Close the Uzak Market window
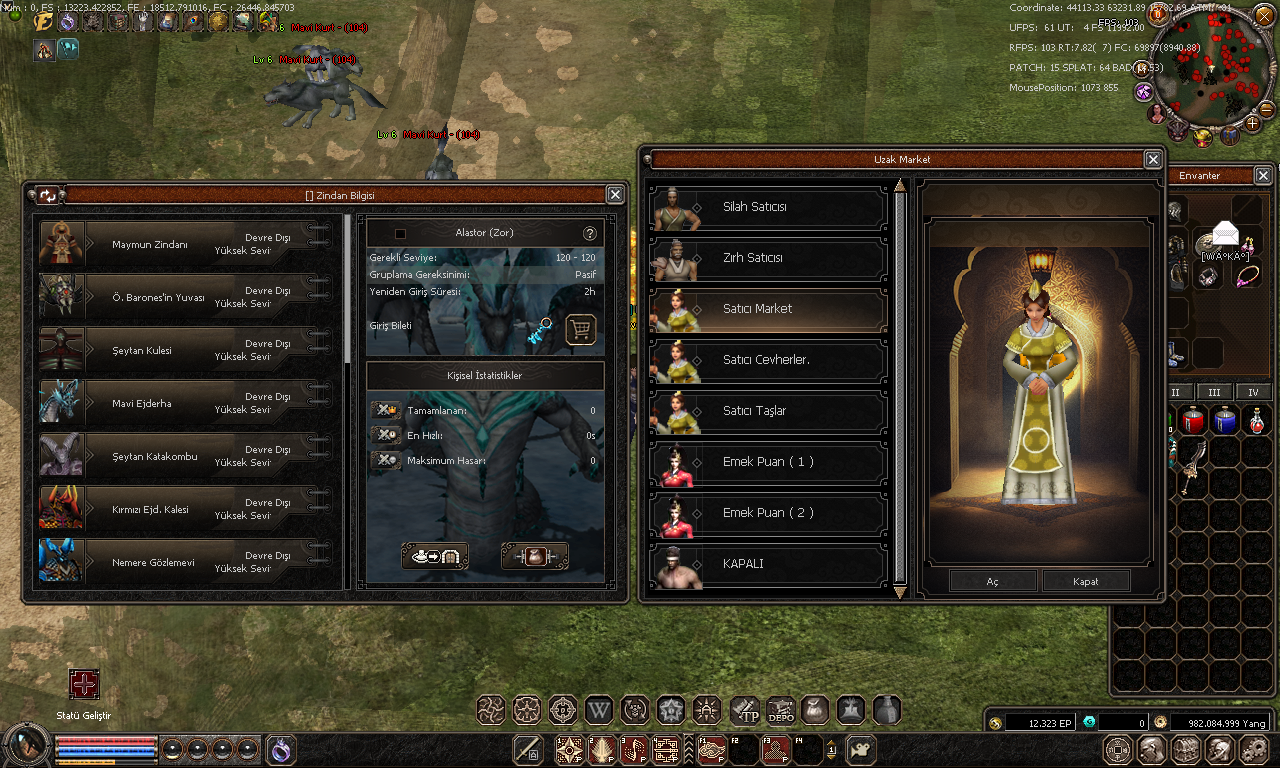Viewport: 1280px width, 768px height. (1153, 160)
